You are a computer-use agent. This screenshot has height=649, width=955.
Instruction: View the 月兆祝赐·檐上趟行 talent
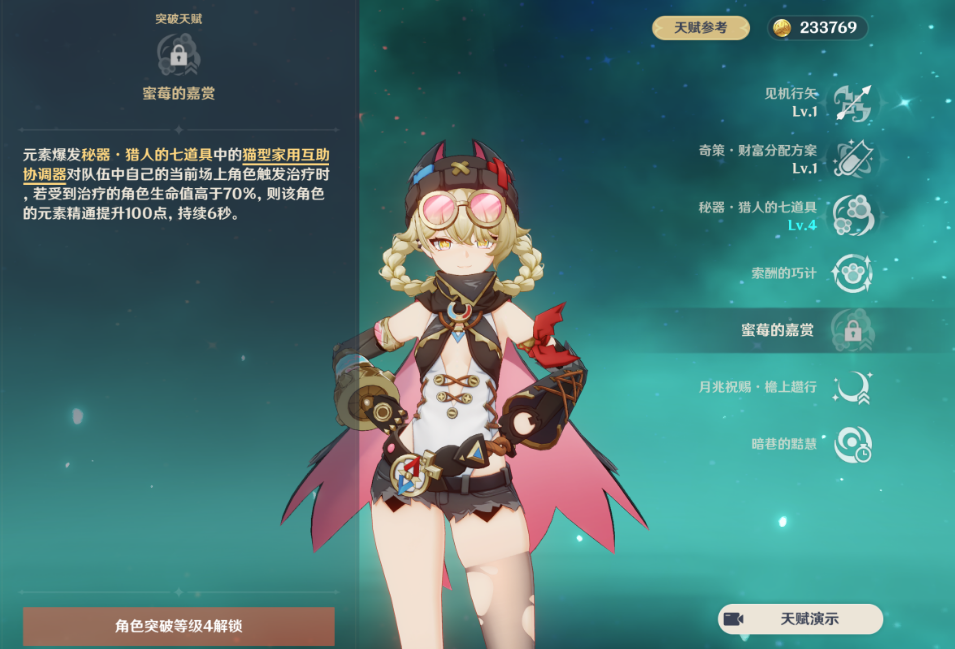pos(852,386)
